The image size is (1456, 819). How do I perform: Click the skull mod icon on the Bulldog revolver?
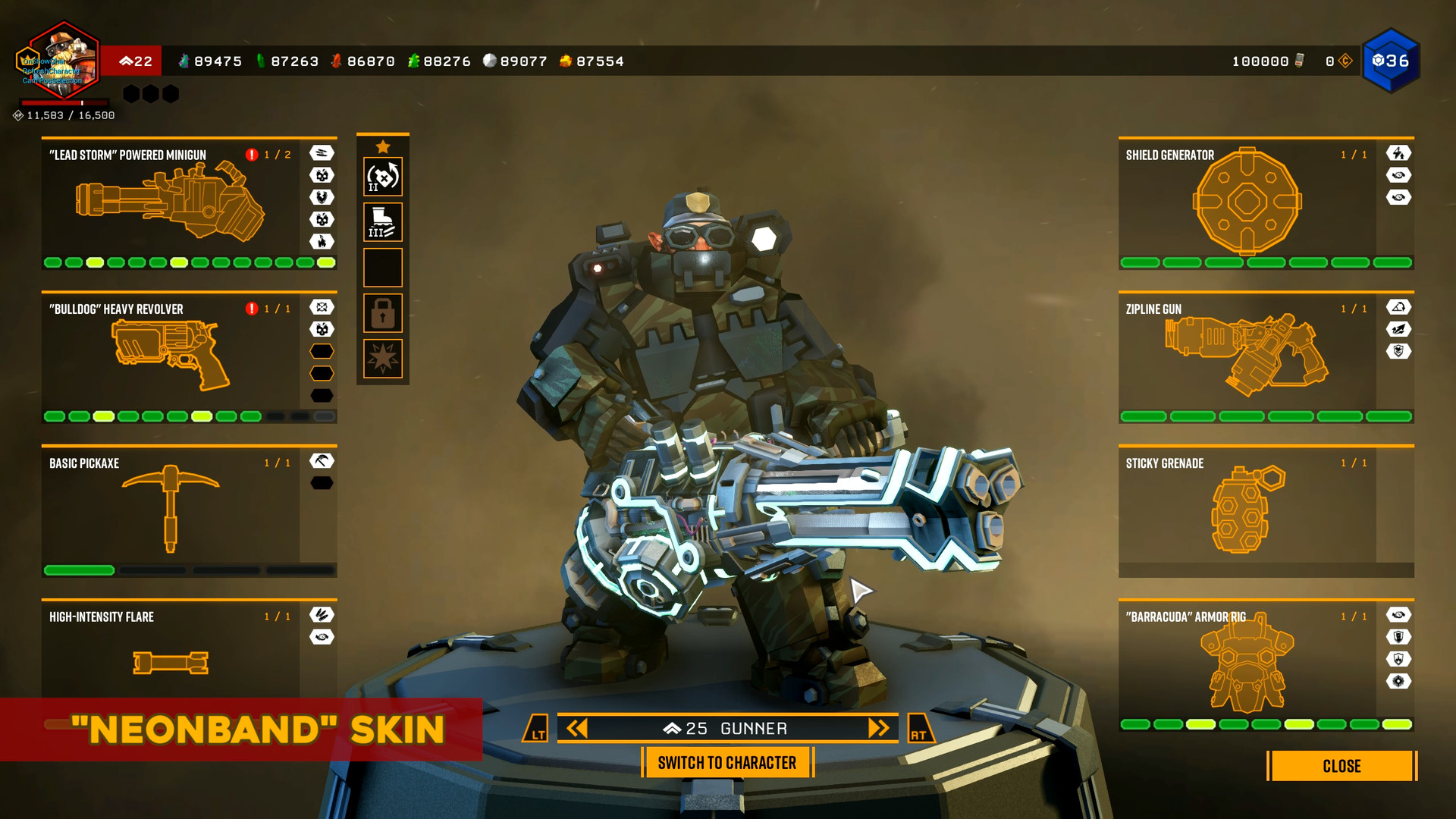(322, 329)
